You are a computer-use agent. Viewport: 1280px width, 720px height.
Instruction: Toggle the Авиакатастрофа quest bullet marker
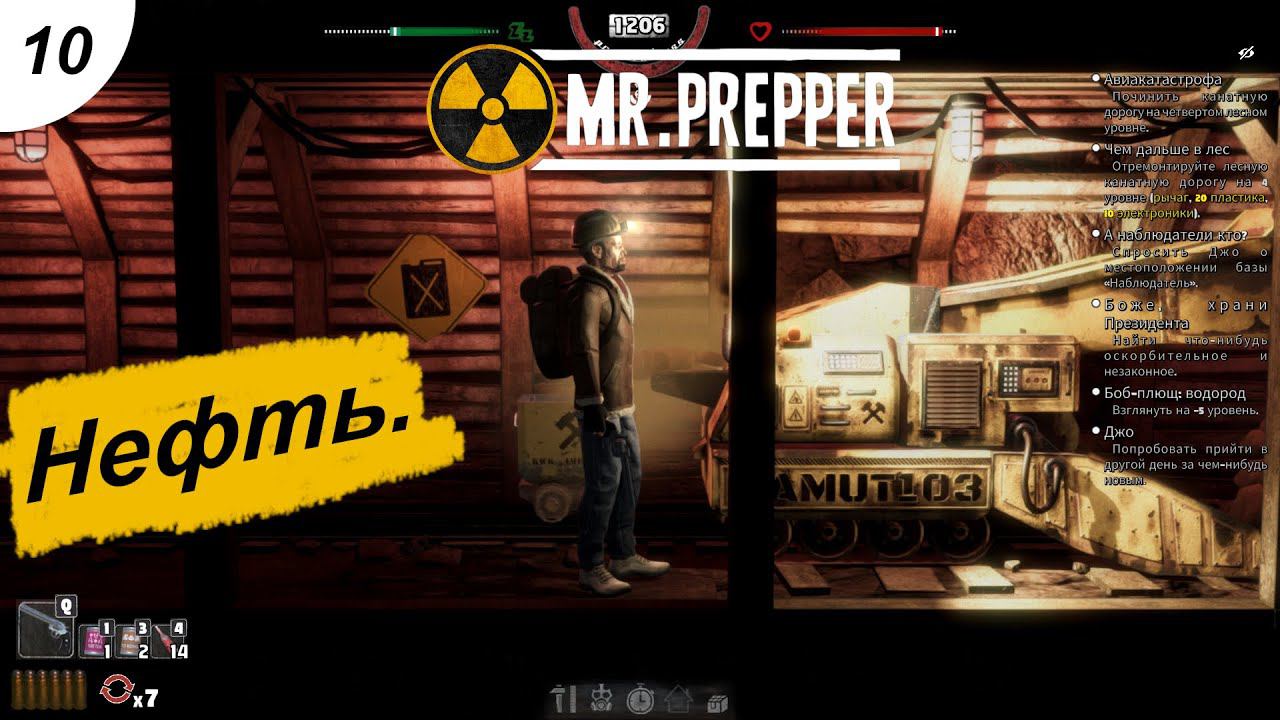pos(1096,78)
